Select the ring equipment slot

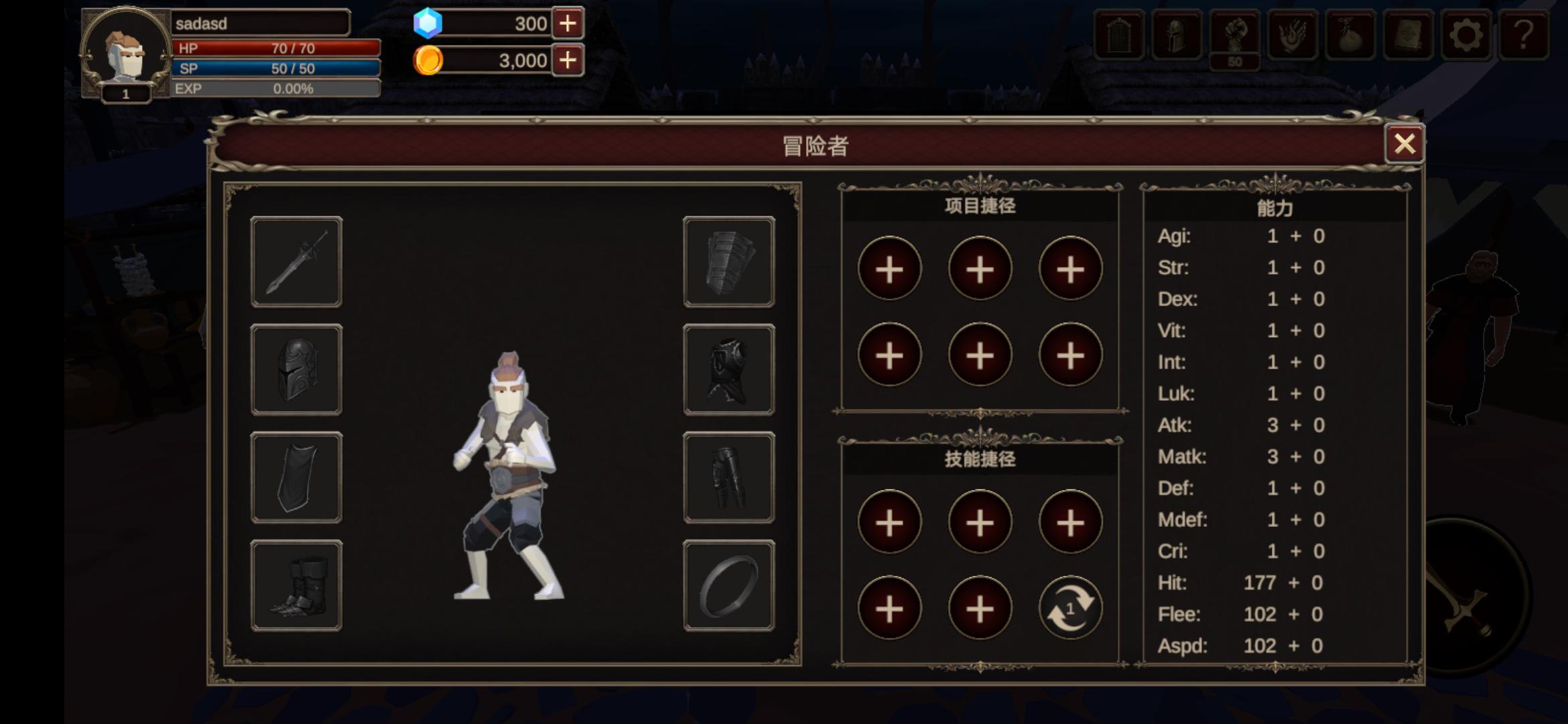[728, 583]
